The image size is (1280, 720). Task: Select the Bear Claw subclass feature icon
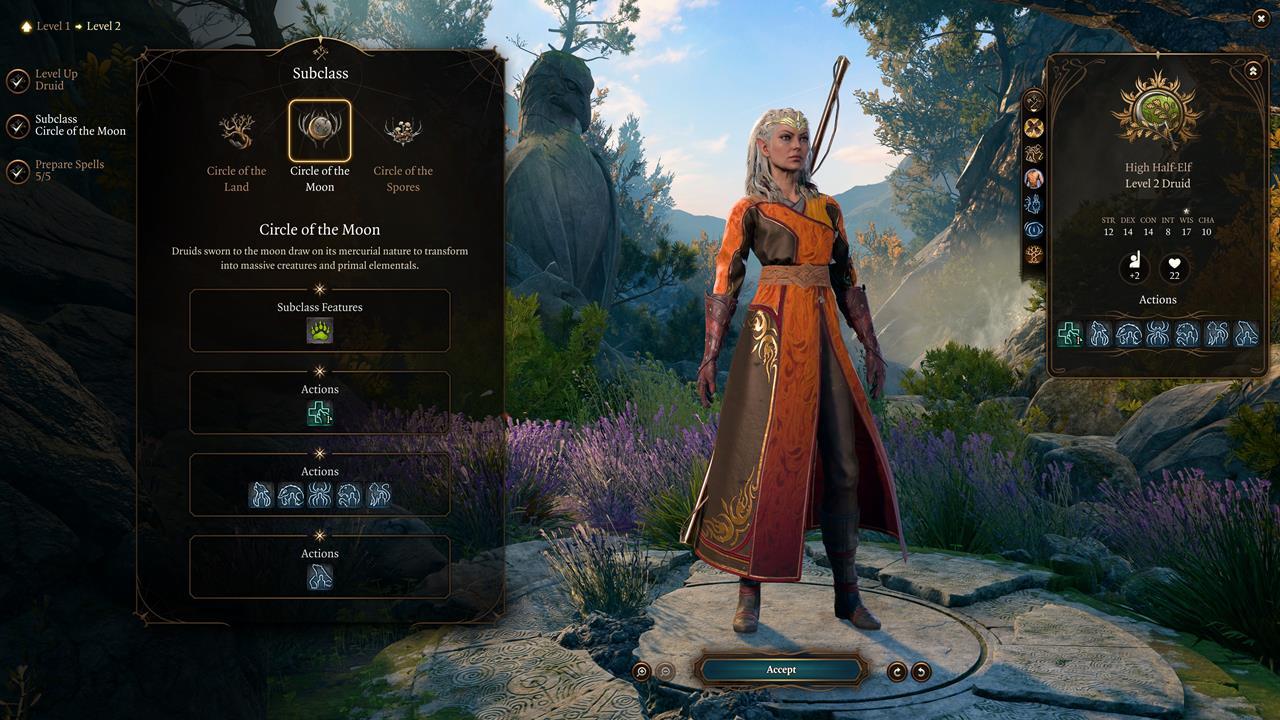click(x=320, y=331)
